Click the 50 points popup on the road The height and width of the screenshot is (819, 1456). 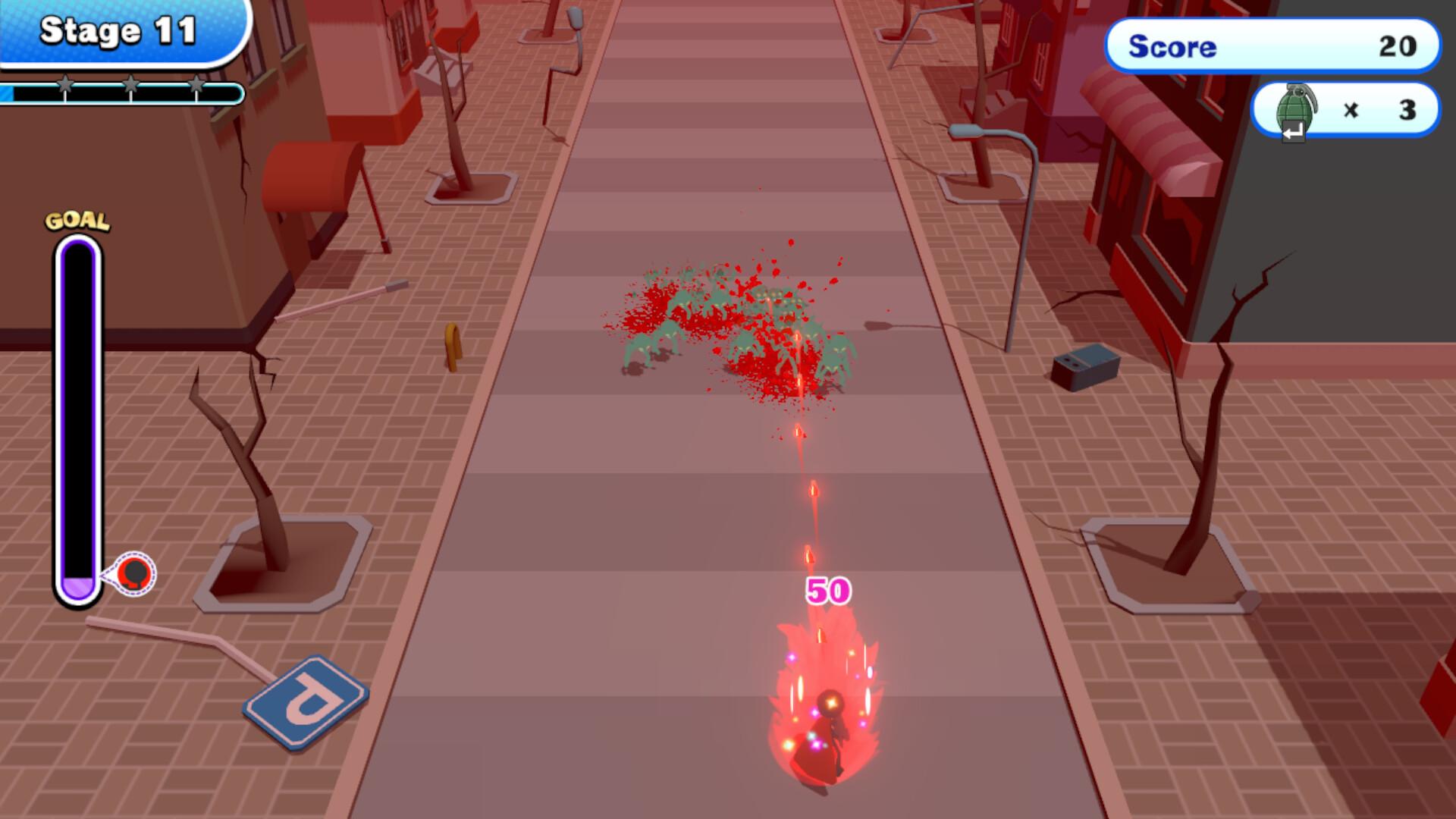pos(828,588)
